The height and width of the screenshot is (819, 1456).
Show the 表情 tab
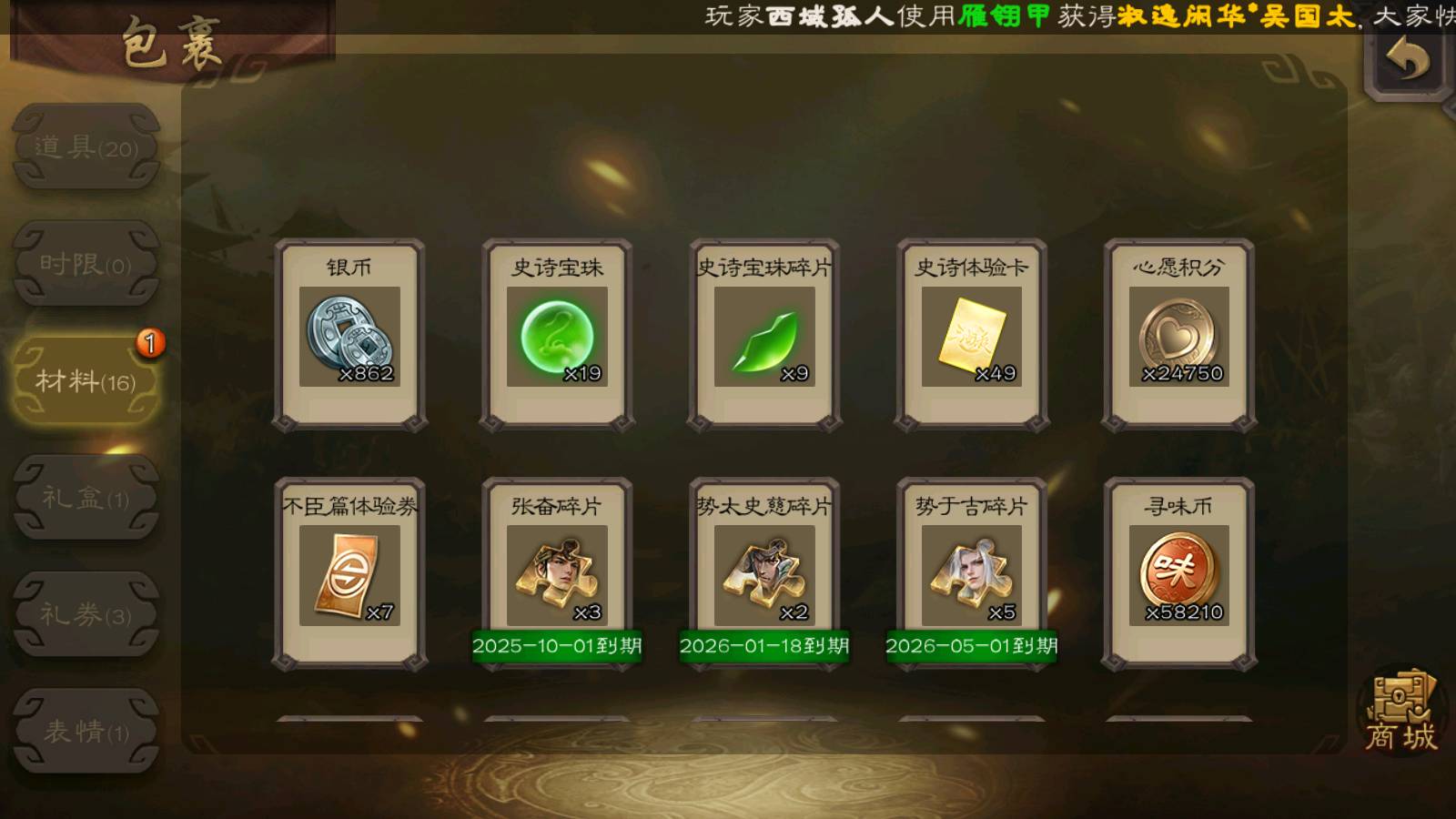coord(86,731)
